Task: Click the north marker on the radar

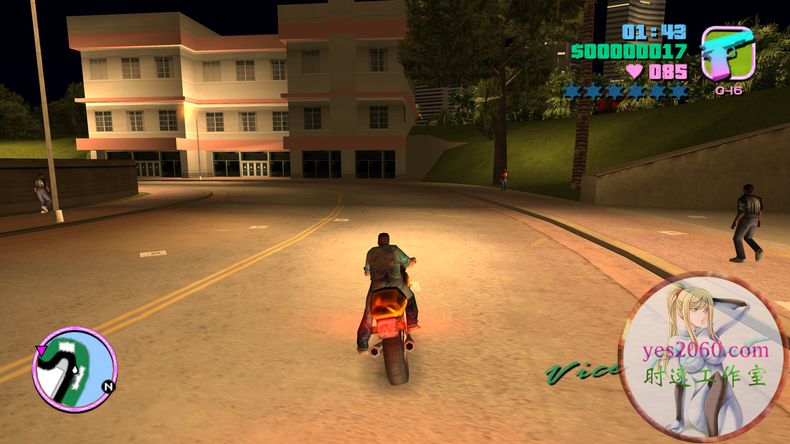Action: pos(107,385)
